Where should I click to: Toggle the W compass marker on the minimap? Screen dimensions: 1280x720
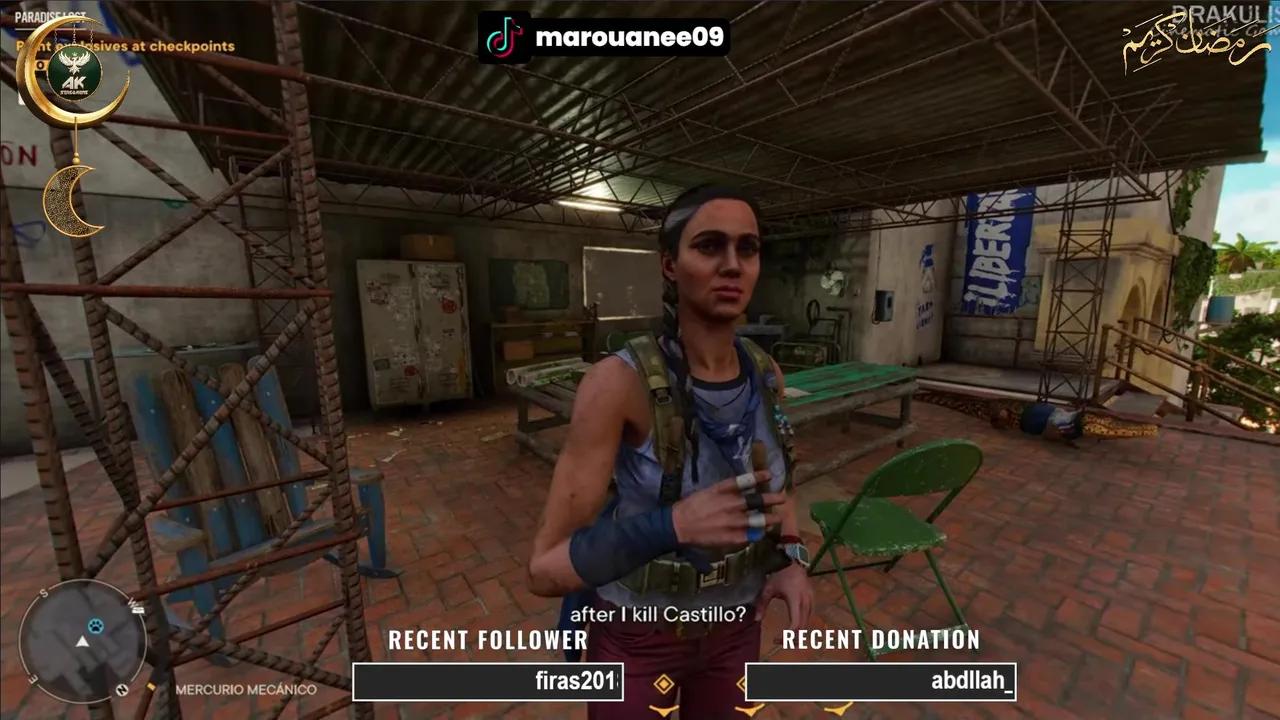click(135, 606)
